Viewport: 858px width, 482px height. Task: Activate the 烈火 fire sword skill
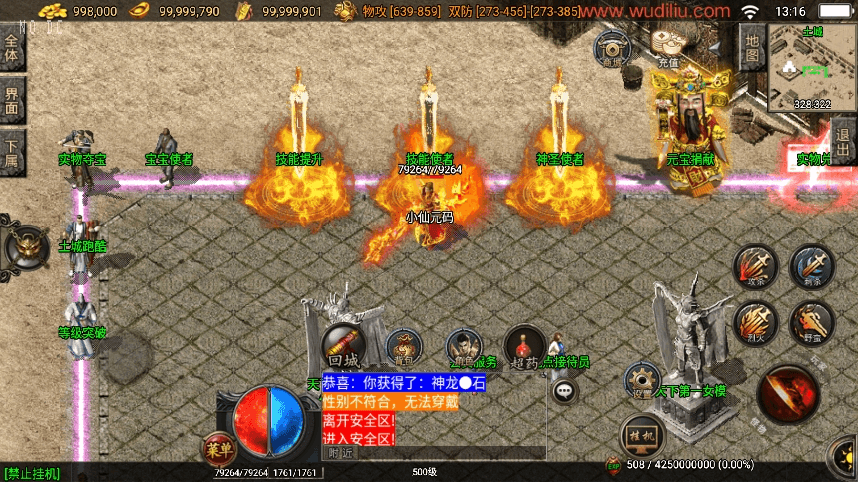point(754,323)
